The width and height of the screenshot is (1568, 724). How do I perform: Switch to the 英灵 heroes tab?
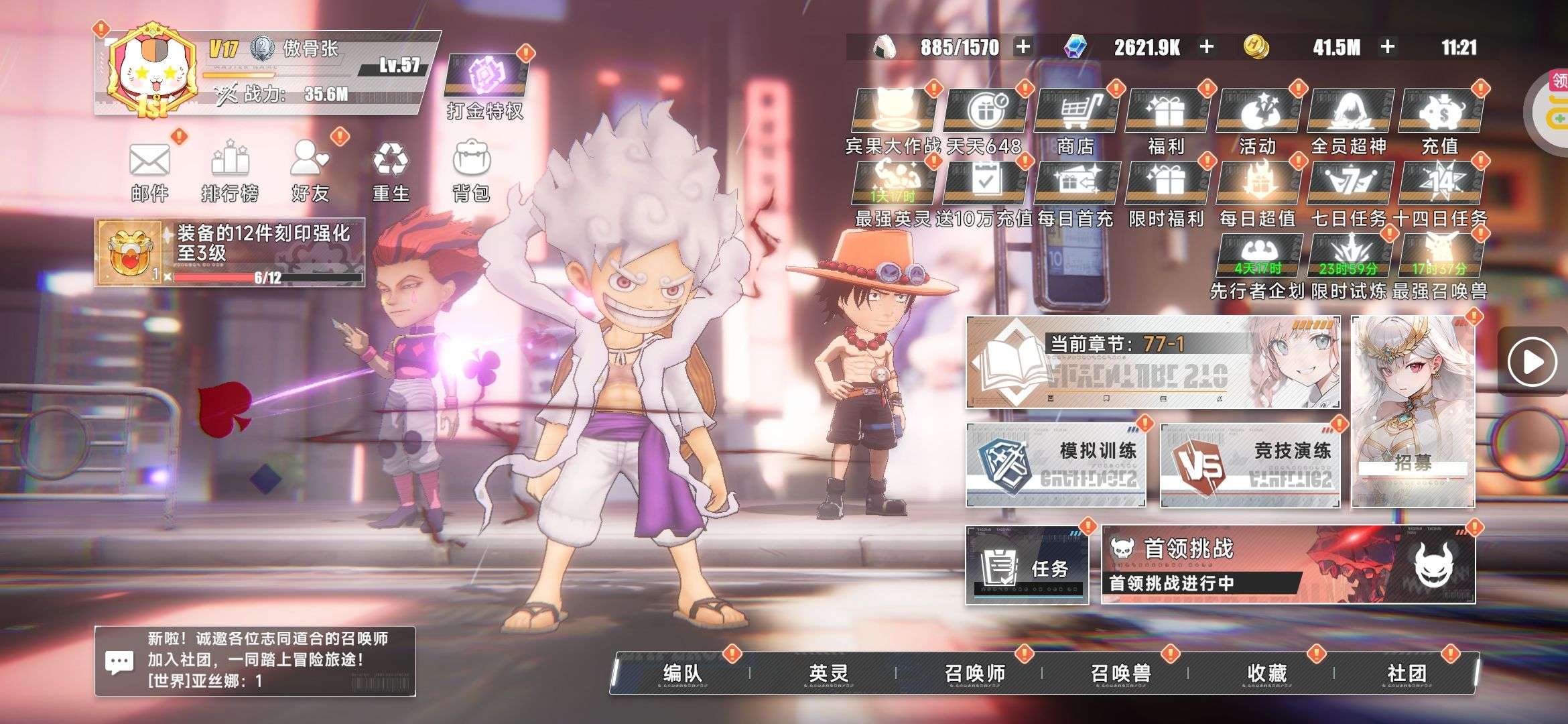828,672
